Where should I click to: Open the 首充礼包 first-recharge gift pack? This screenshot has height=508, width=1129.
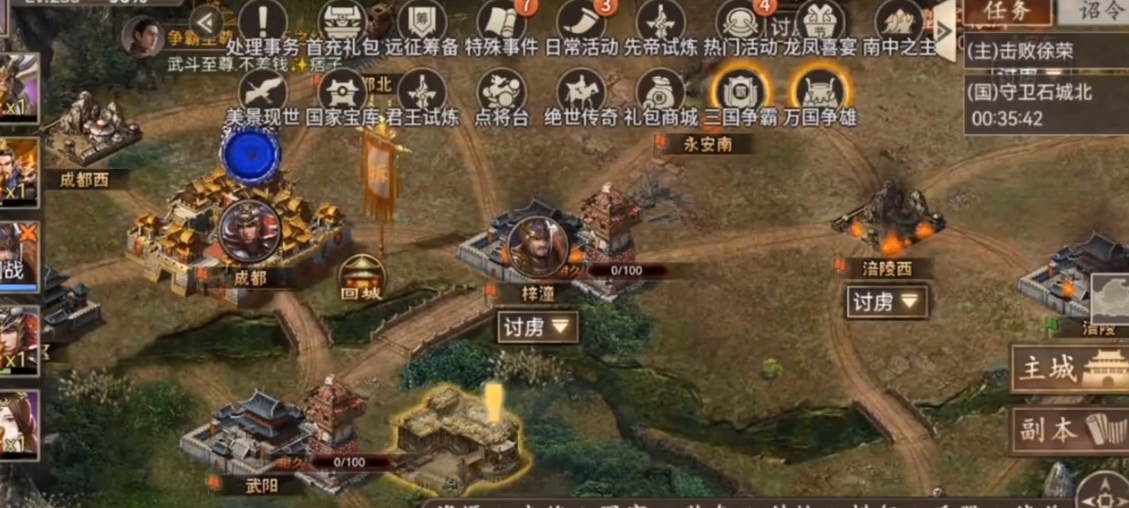click(x=343, y=23)
